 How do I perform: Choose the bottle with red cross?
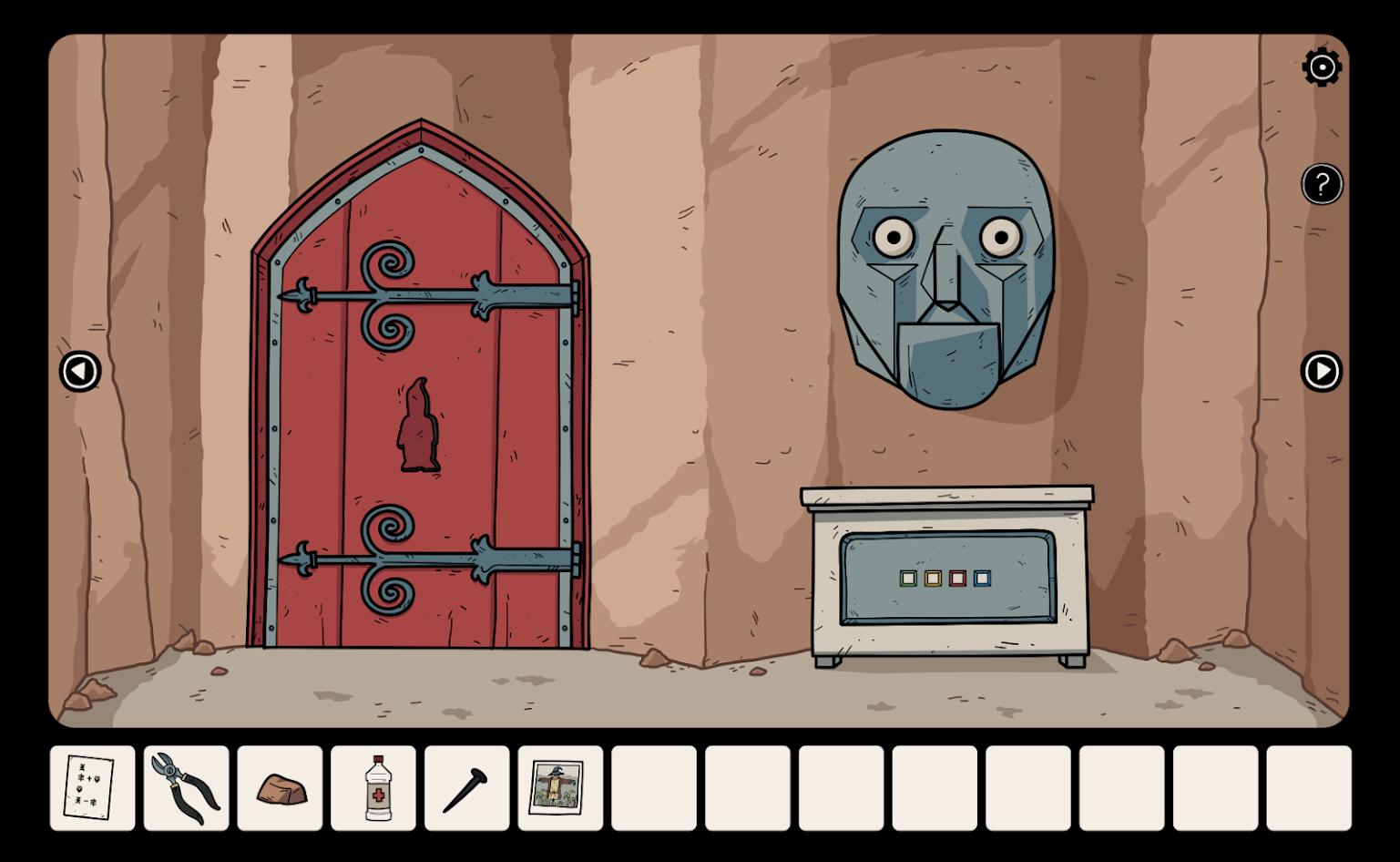tap(373, 788)
